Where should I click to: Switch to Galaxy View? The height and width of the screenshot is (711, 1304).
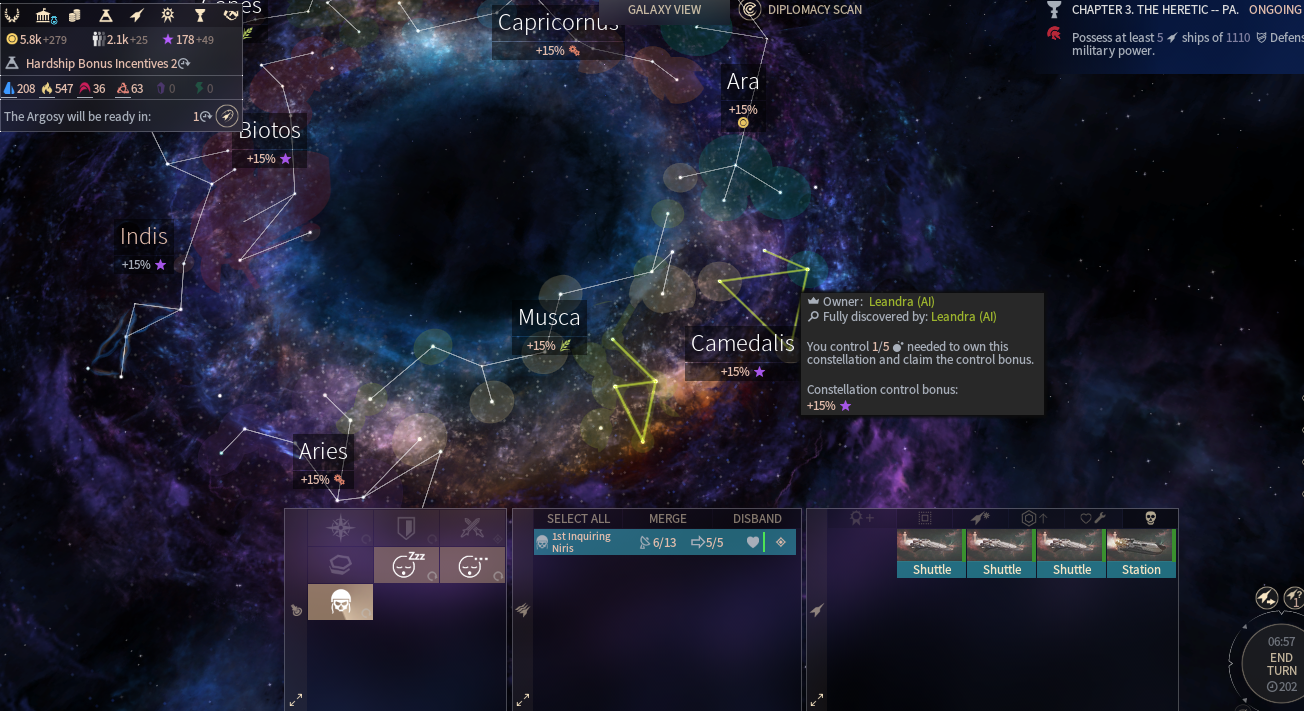[x=664, y=10]
